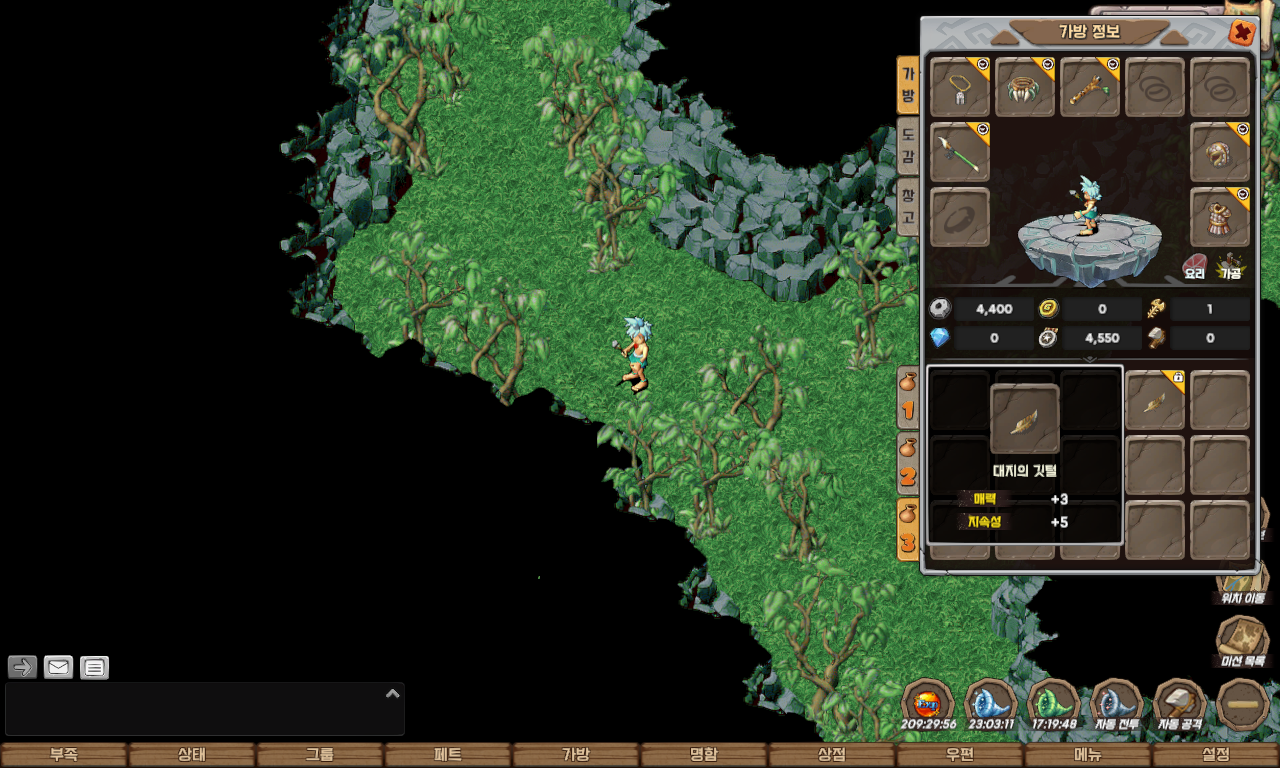Open the 설정 settings menu
The height and width of the screenshot is (768, 1280).
[1215, 755]
